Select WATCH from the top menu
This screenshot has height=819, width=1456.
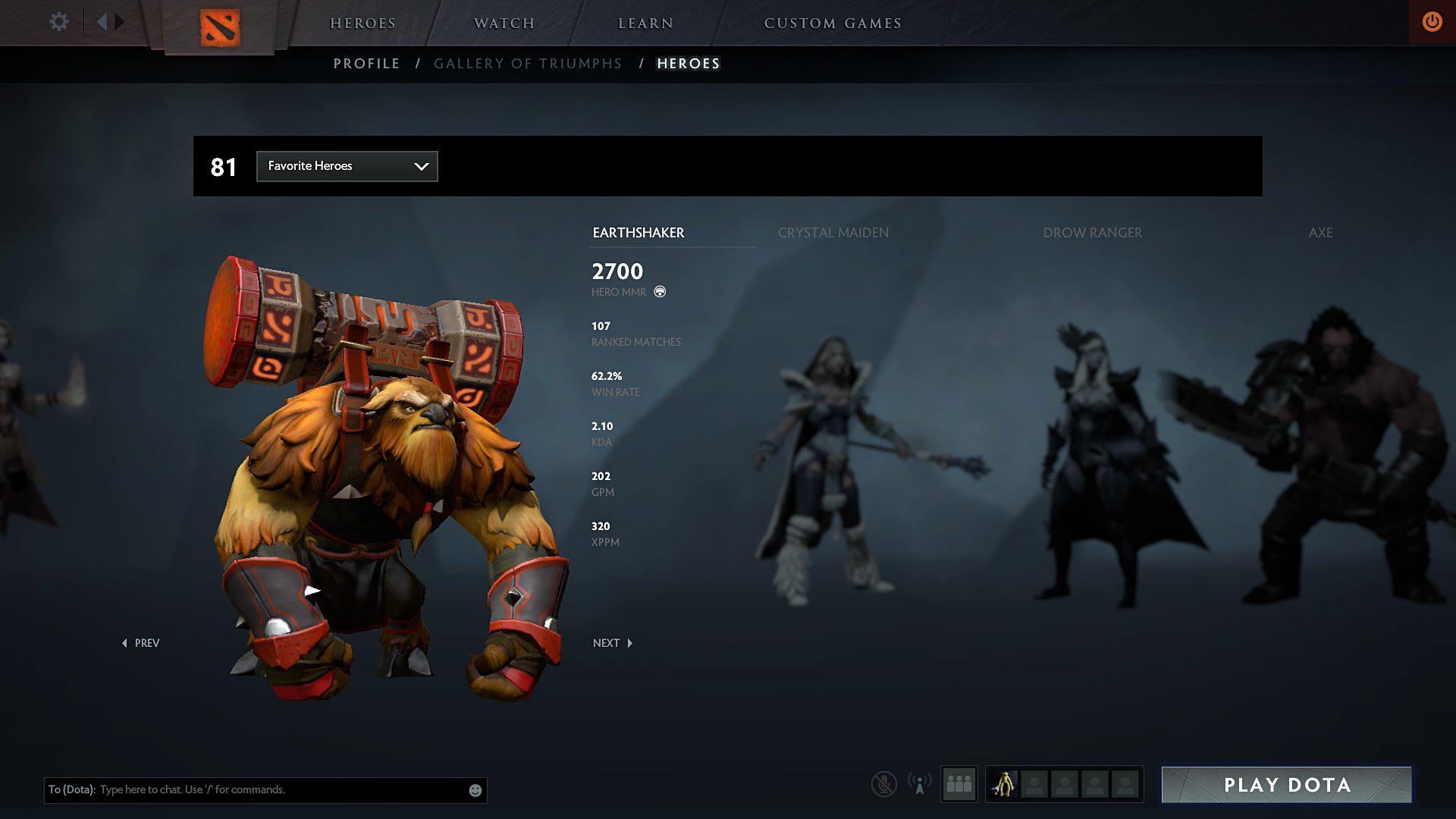[x=503, y=24]
